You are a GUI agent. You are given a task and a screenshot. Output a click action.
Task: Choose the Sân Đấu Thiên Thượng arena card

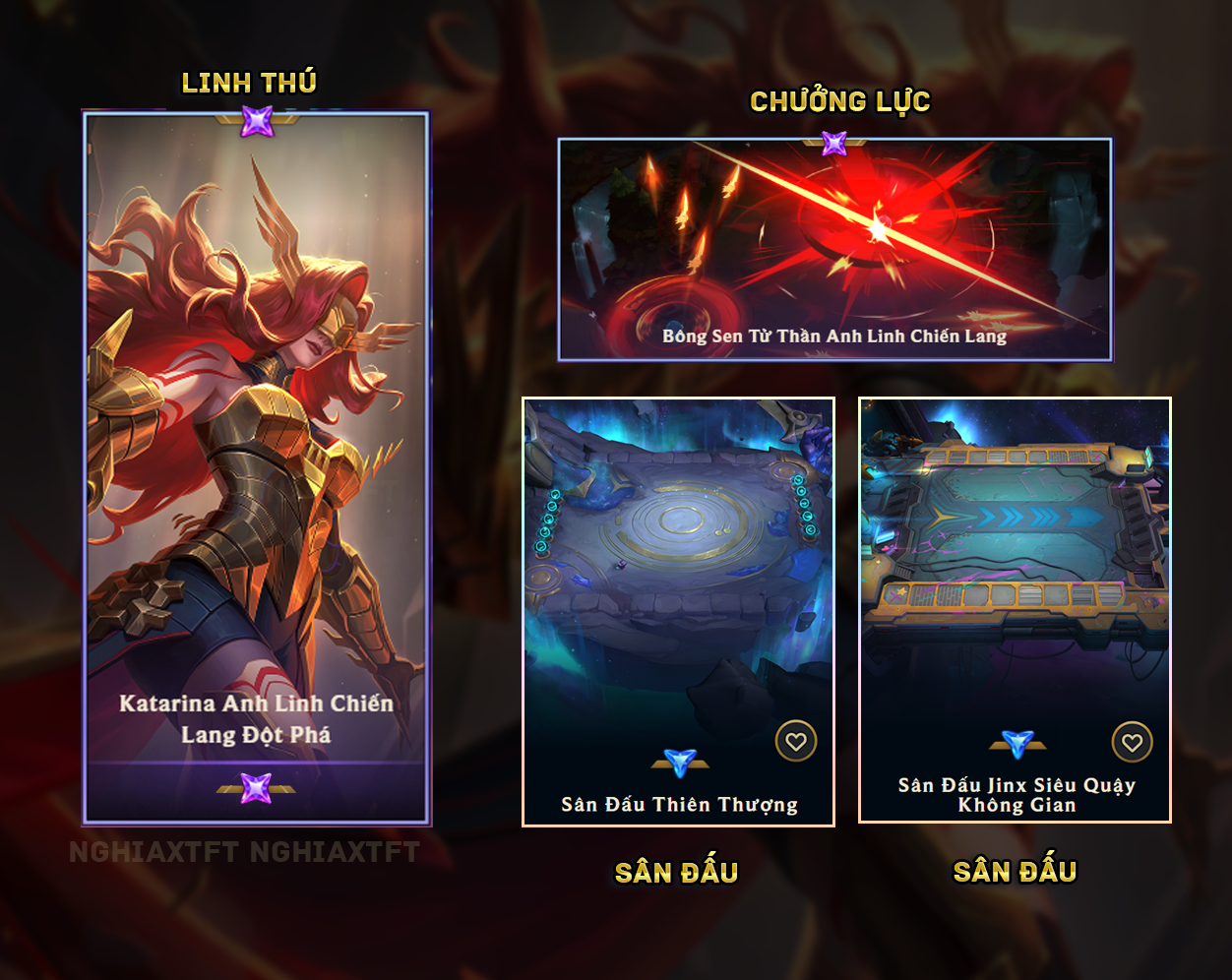coord(678,590)
